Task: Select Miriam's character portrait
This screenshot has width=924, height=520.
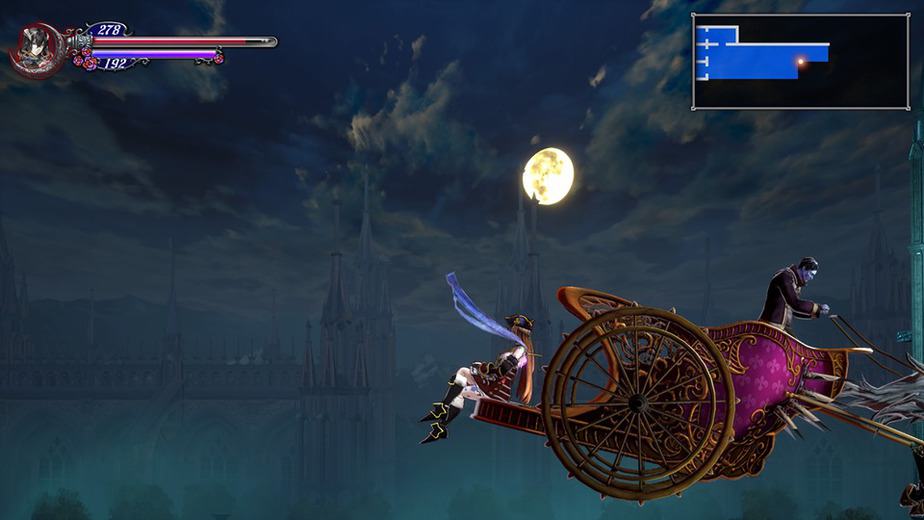Action: coord(37,49)
